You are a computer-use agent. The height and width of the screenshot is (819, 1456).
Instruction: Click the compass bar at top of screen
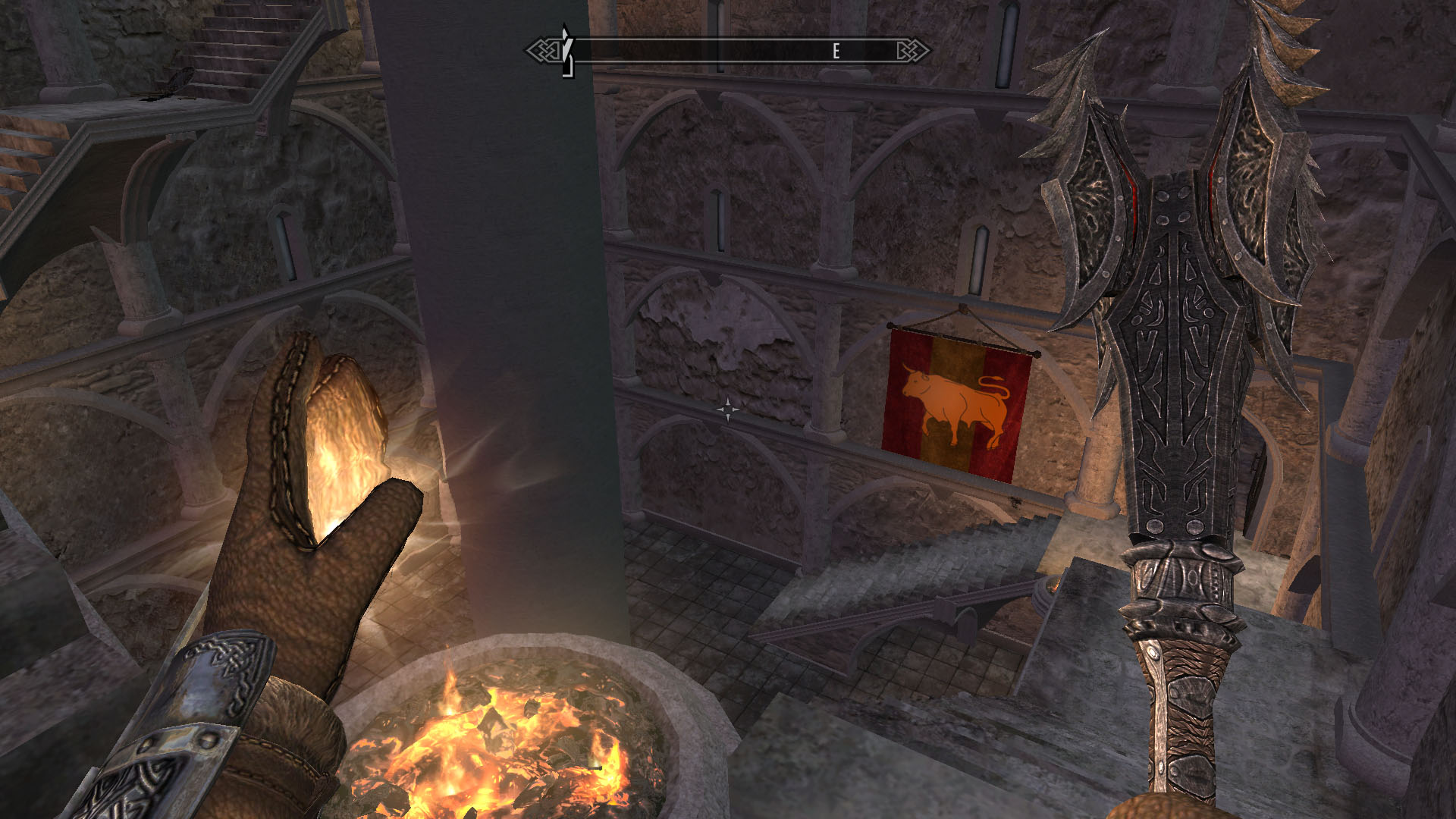(728, 49)
